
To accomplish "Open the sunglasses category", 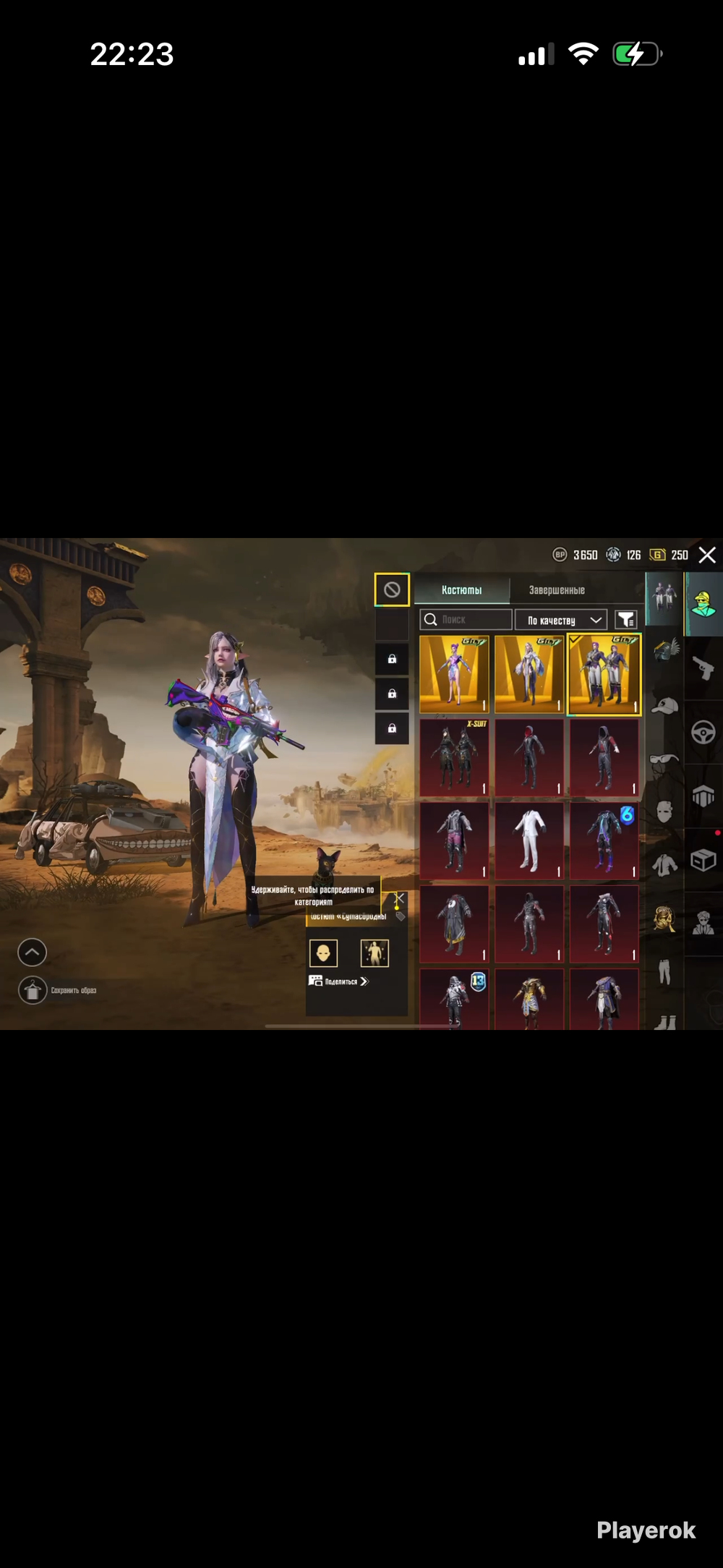I will pos(664,759).
